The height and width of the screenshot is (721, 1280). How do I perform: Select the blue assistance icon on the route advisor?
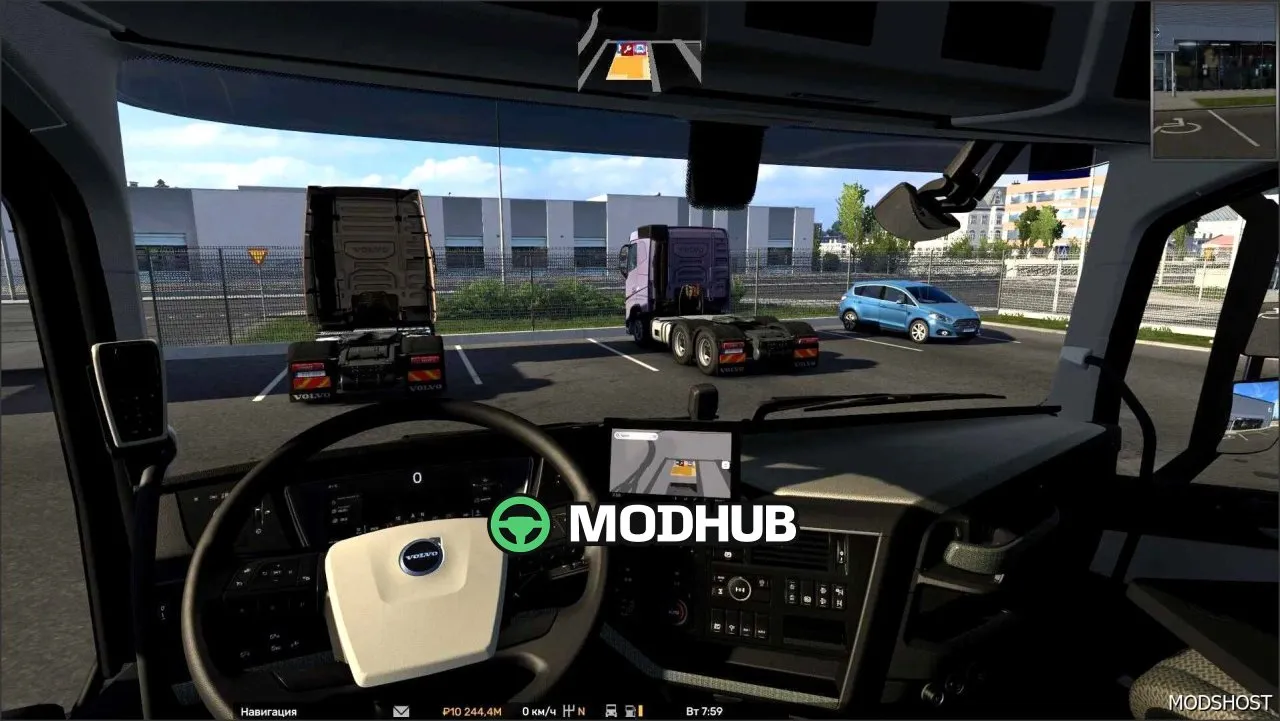pos(640,48)
